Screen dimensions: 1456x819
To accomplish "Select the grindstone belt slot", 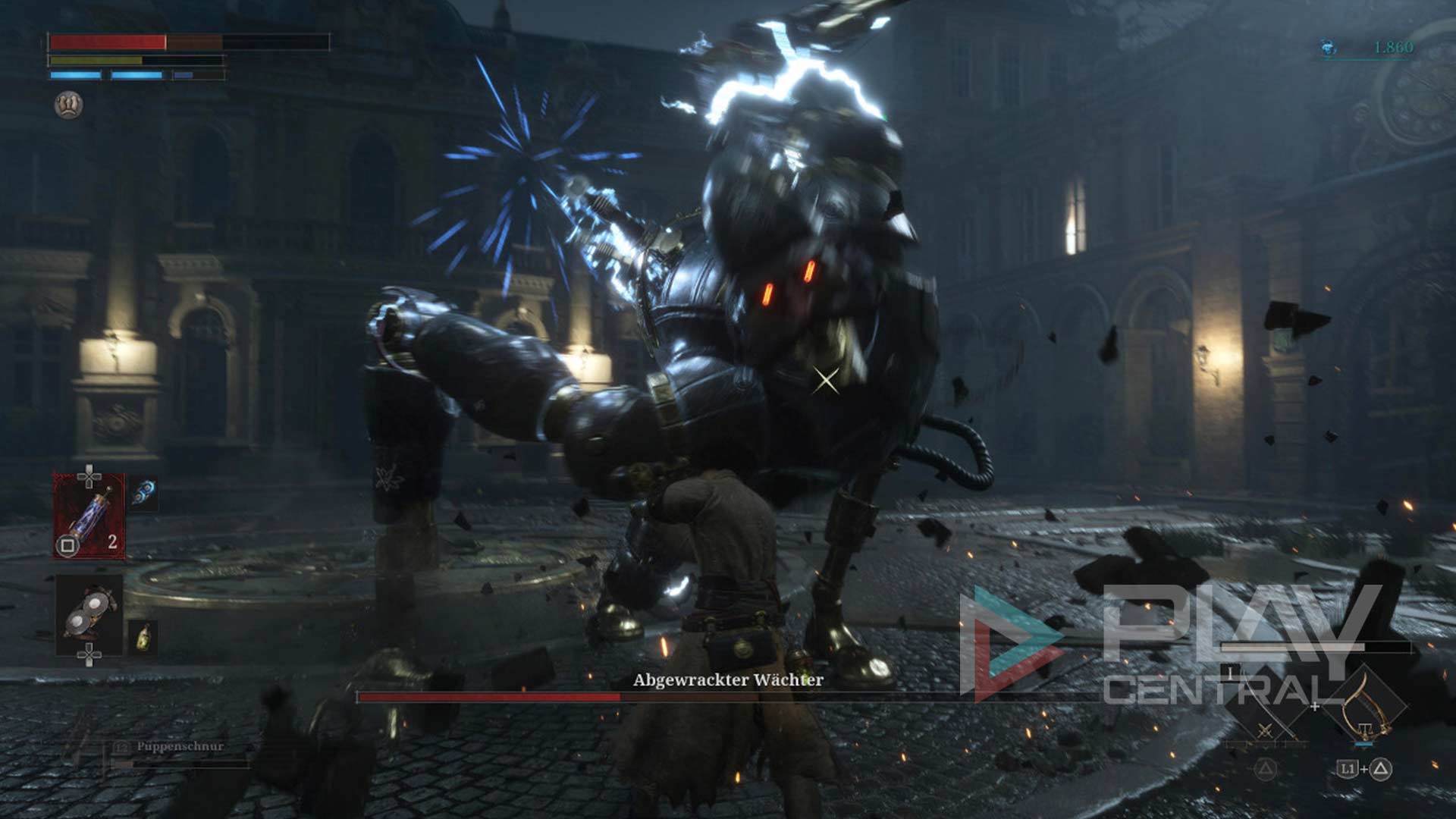I will pos(89,615).
